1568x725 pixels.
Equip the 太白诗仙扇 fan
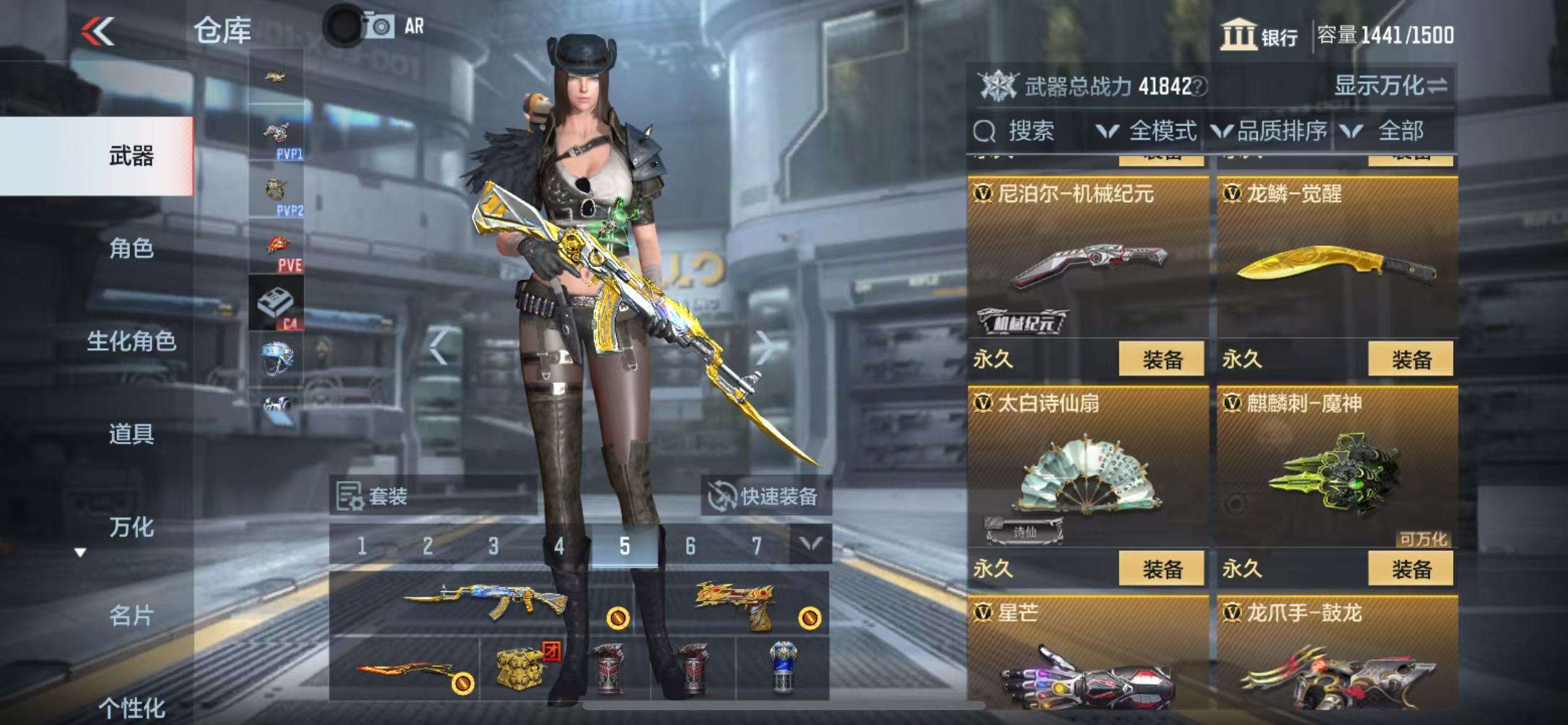click(1161, 568)
